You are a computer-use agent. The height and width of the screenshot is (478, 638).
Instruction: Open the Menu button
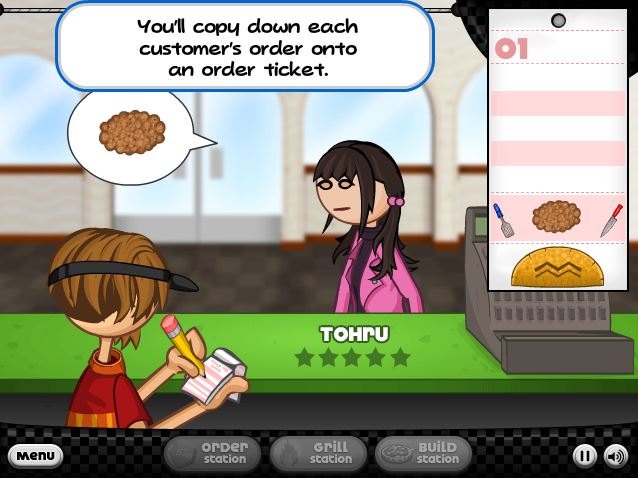35,456
